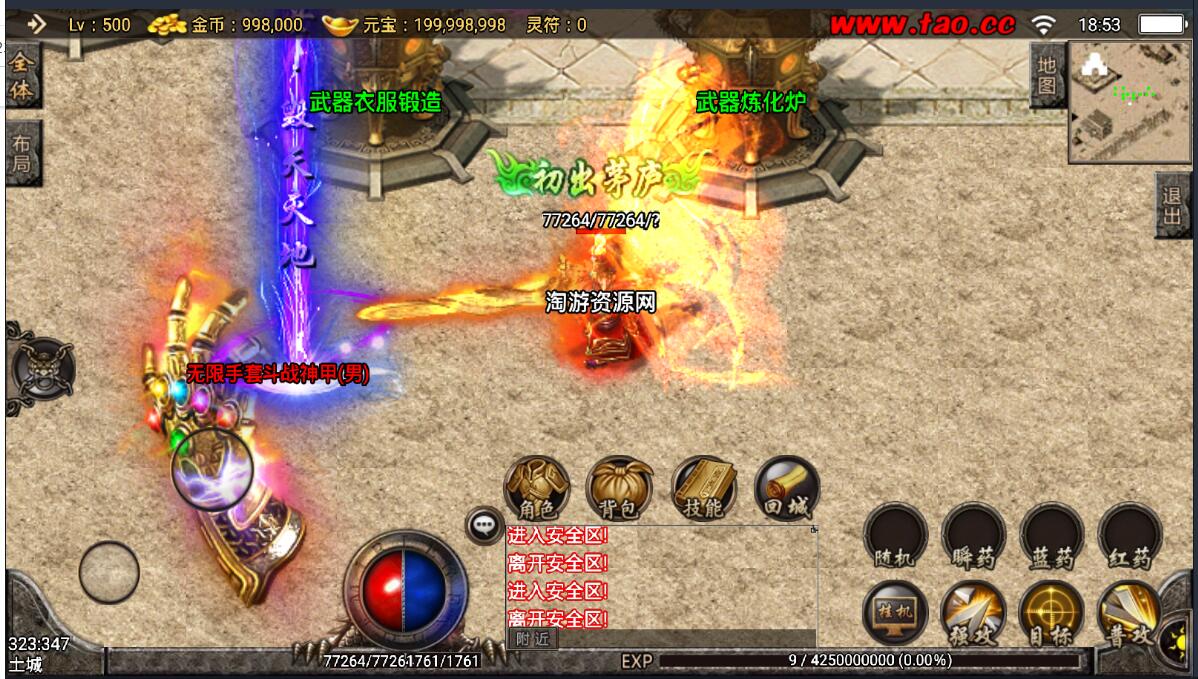Open the chat speech bubble
This screenshot has height=679, width=1198.
pyautogui.click(x=484, y=524)
